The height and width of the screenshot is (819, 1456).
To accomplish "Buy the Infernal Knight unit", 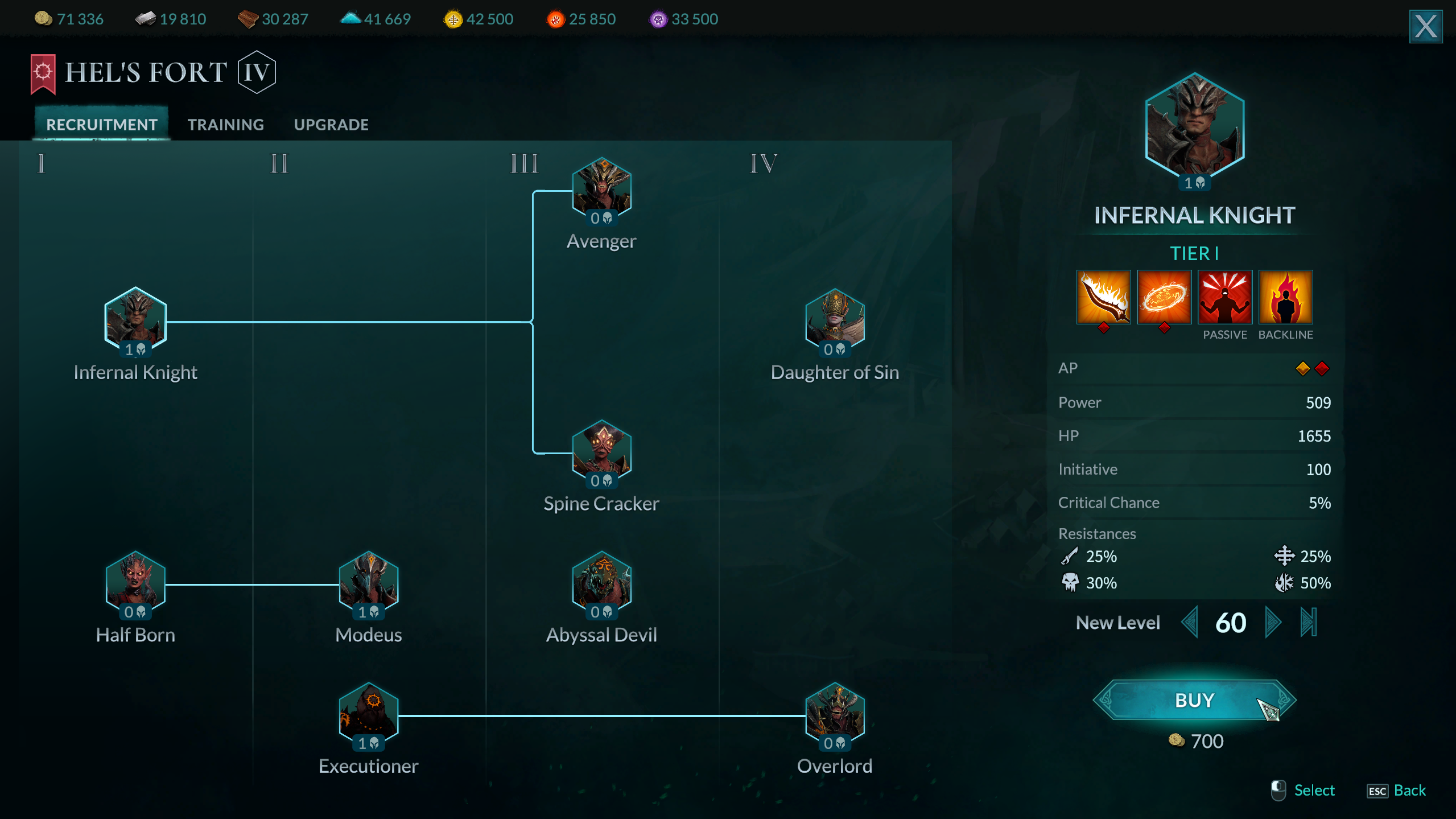I will [x=1194, y=700].
